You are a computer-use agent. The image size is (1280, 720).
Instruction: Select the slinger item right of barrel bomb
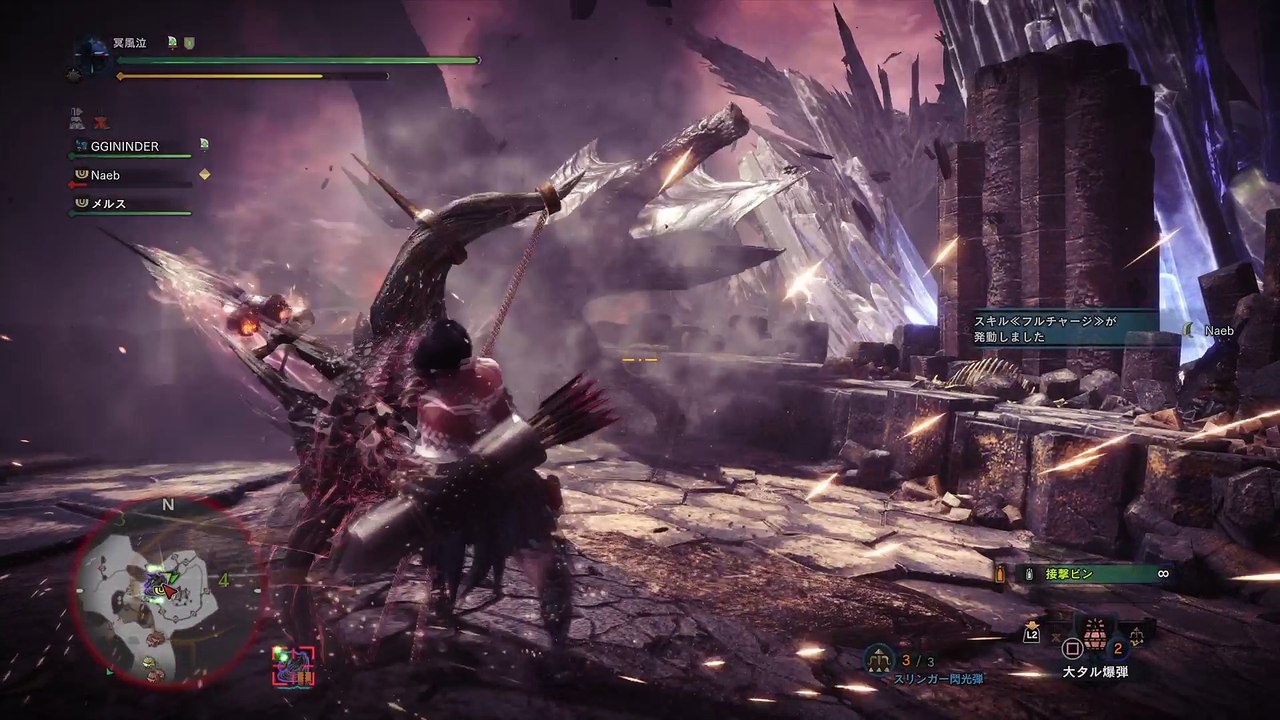1137,632
